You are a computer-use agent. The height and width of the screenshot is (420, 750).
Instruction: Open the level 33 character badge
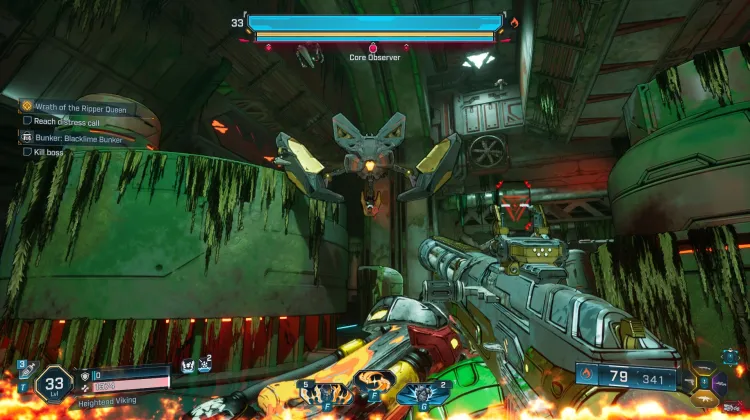[x=51, y=383]
